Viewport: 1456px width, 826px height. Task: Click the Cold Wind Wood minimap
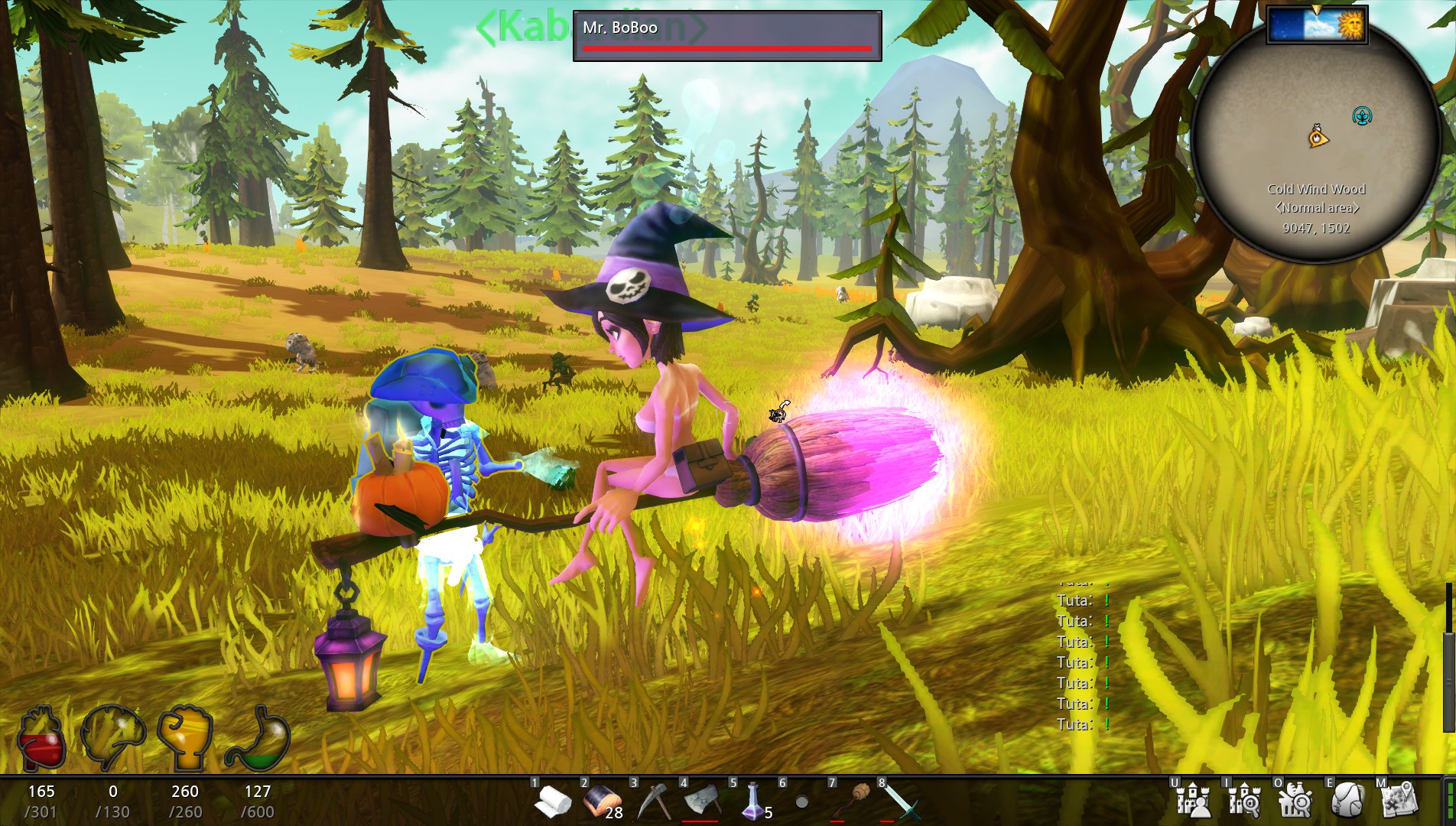(1315, 145)
